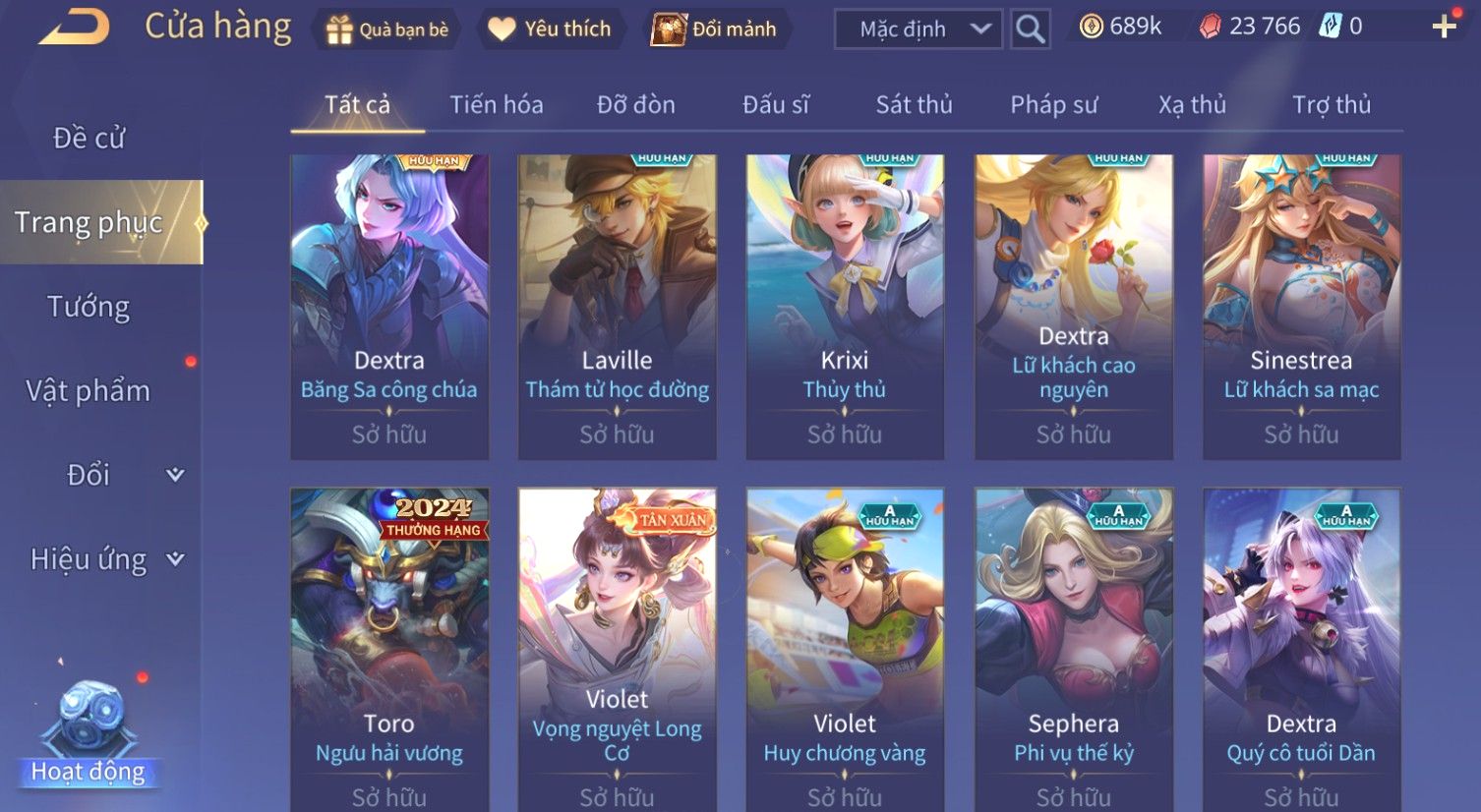Open the Vật phẩm items category

pyautogui.click(x=89, y=391)
